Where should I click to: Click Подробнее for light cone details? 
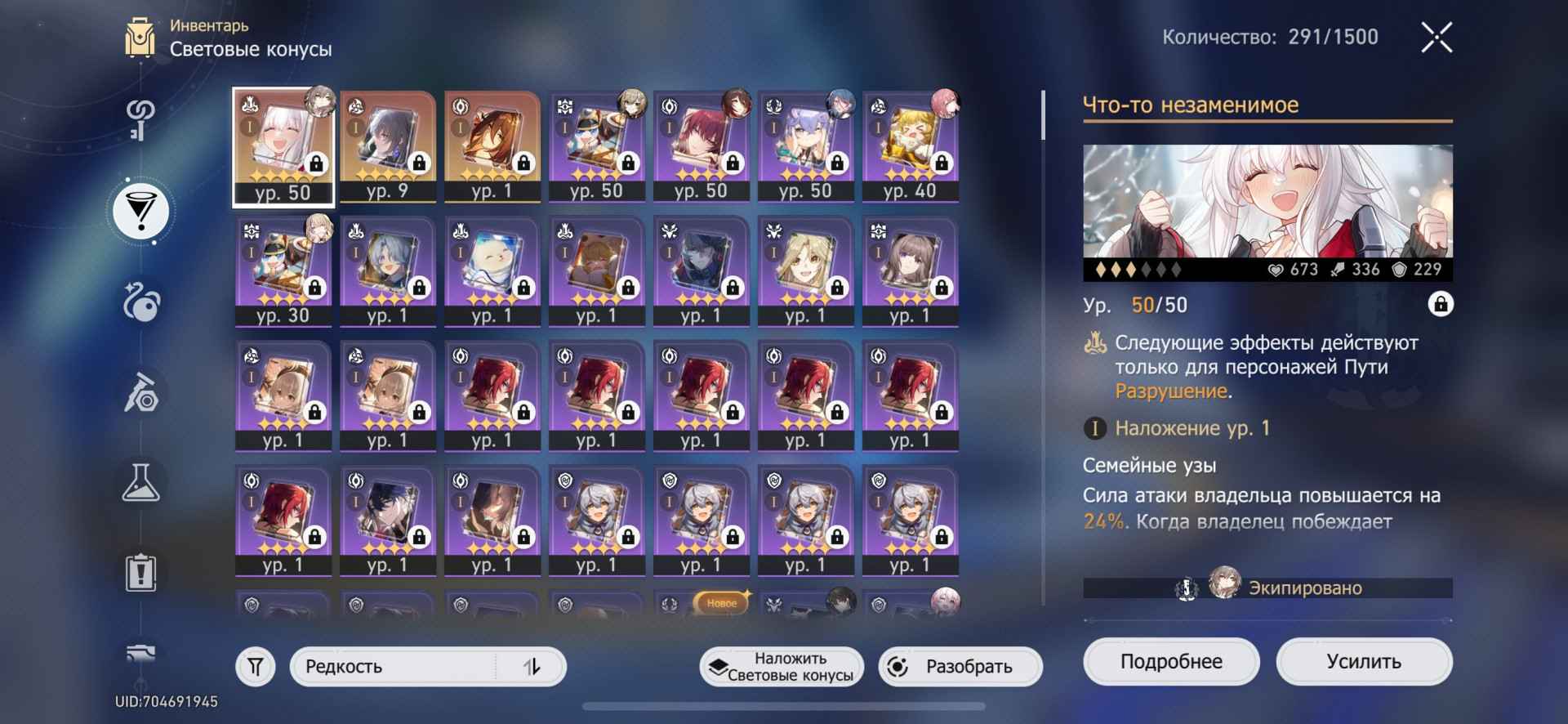click(x=1171, y=661)
